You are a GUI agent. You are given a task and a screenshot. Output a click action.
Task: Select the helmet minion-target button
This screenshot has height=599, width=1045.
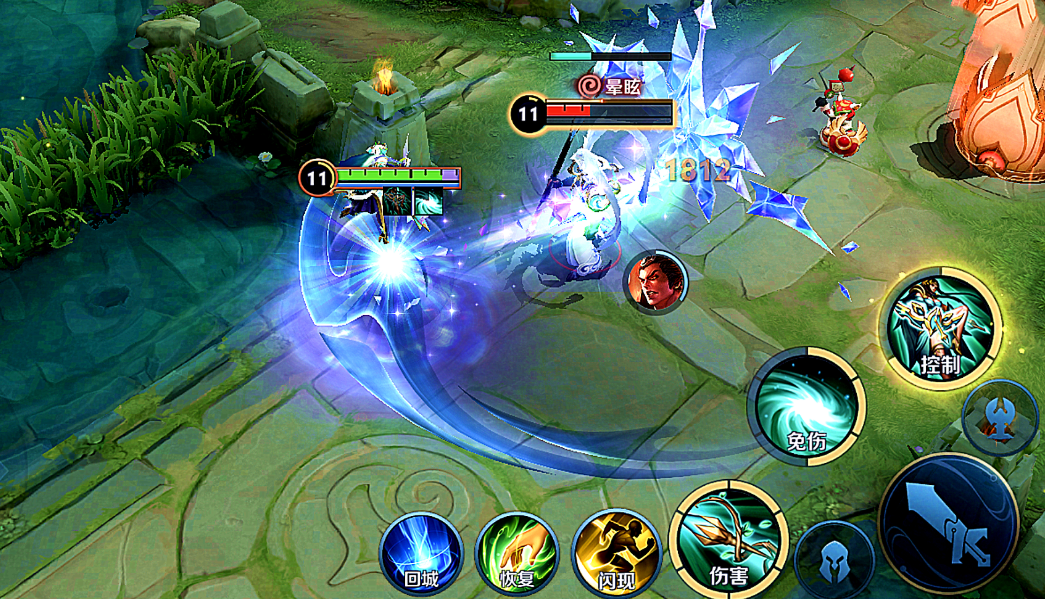(834, 562)
